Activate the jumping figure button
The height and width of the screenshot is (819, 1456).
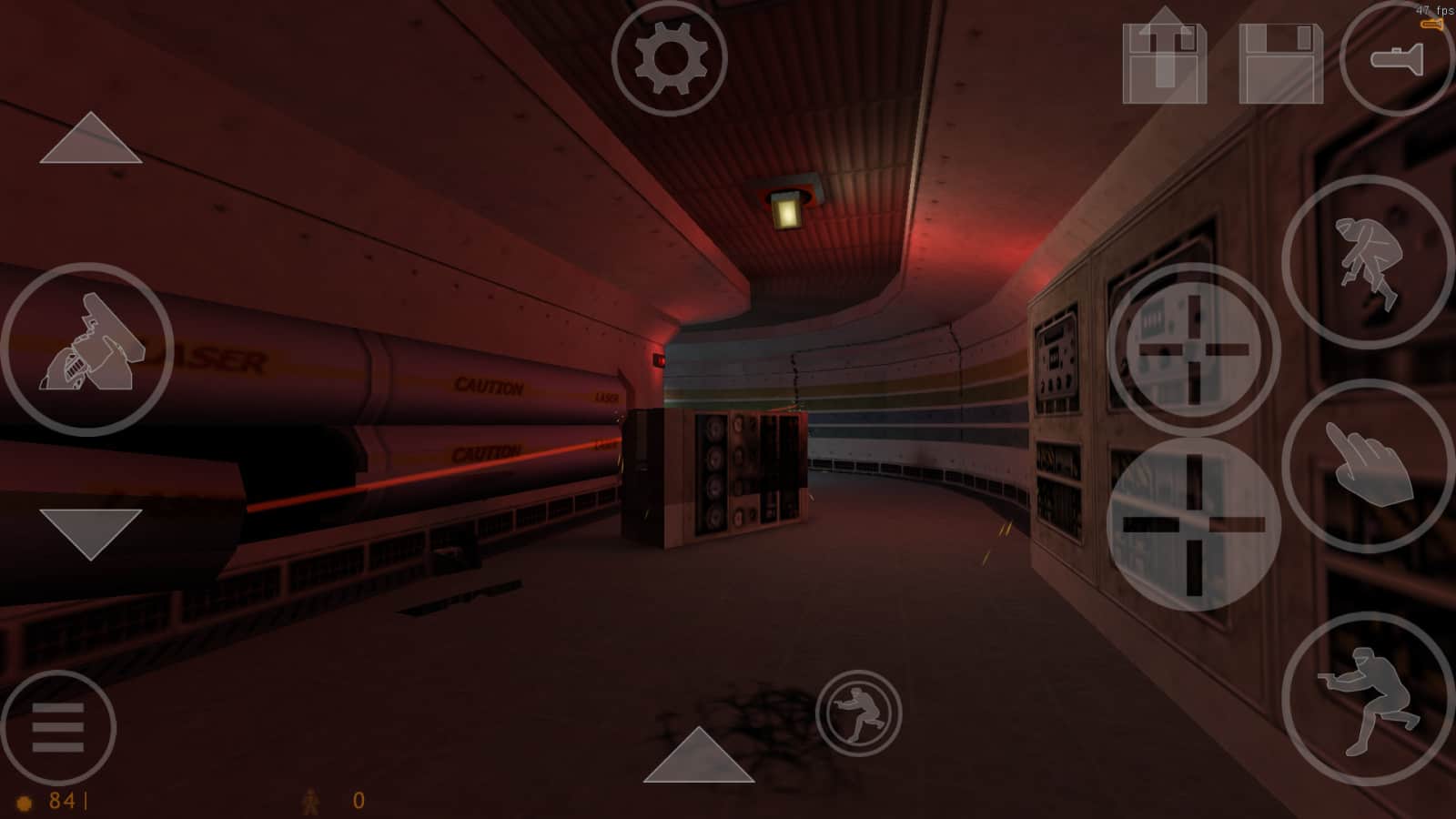coord(1367,262)
